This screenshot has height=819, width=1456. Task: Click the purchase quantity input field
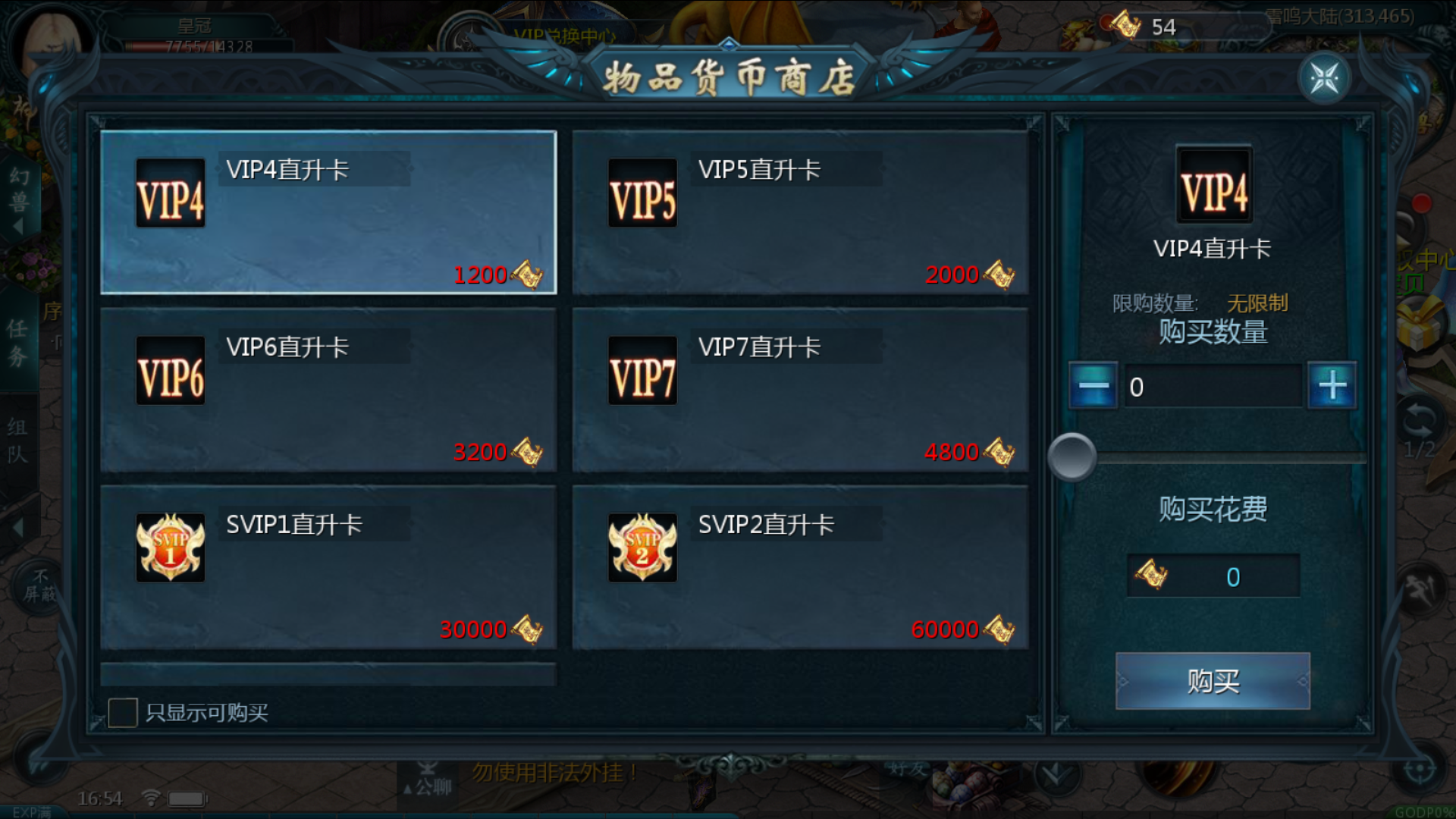tap(1213, 387)
